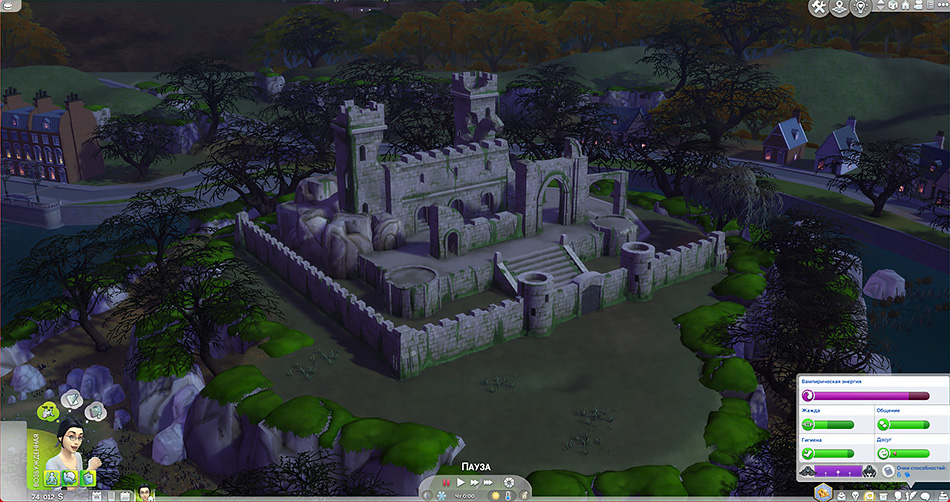This screenshot has width=950, height=502.
Task: Set game speed to ultra fast forward
Action: [x=489, y=484]
